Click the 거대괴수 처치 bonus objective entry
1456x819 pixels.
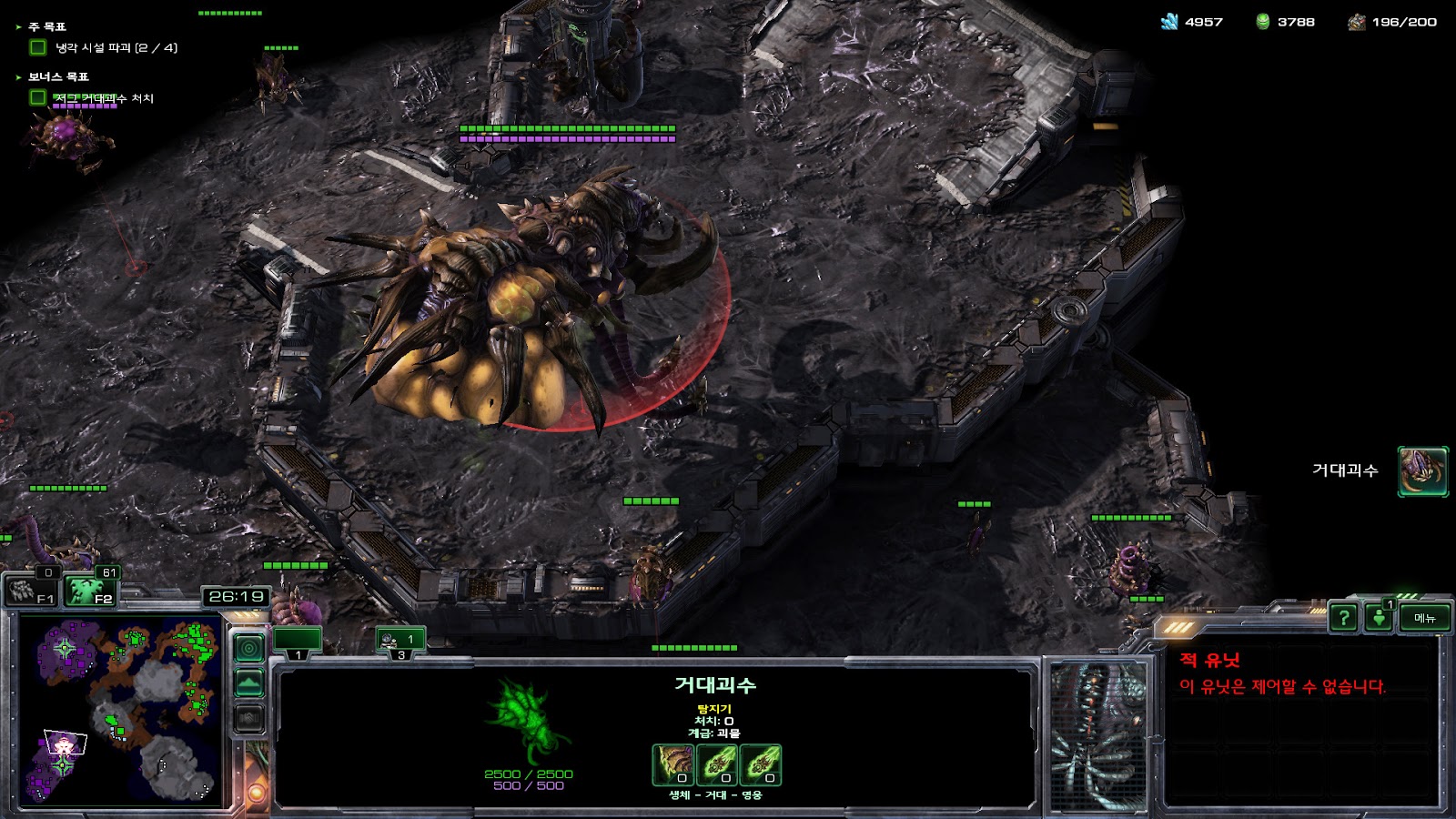tap(103, 98)
